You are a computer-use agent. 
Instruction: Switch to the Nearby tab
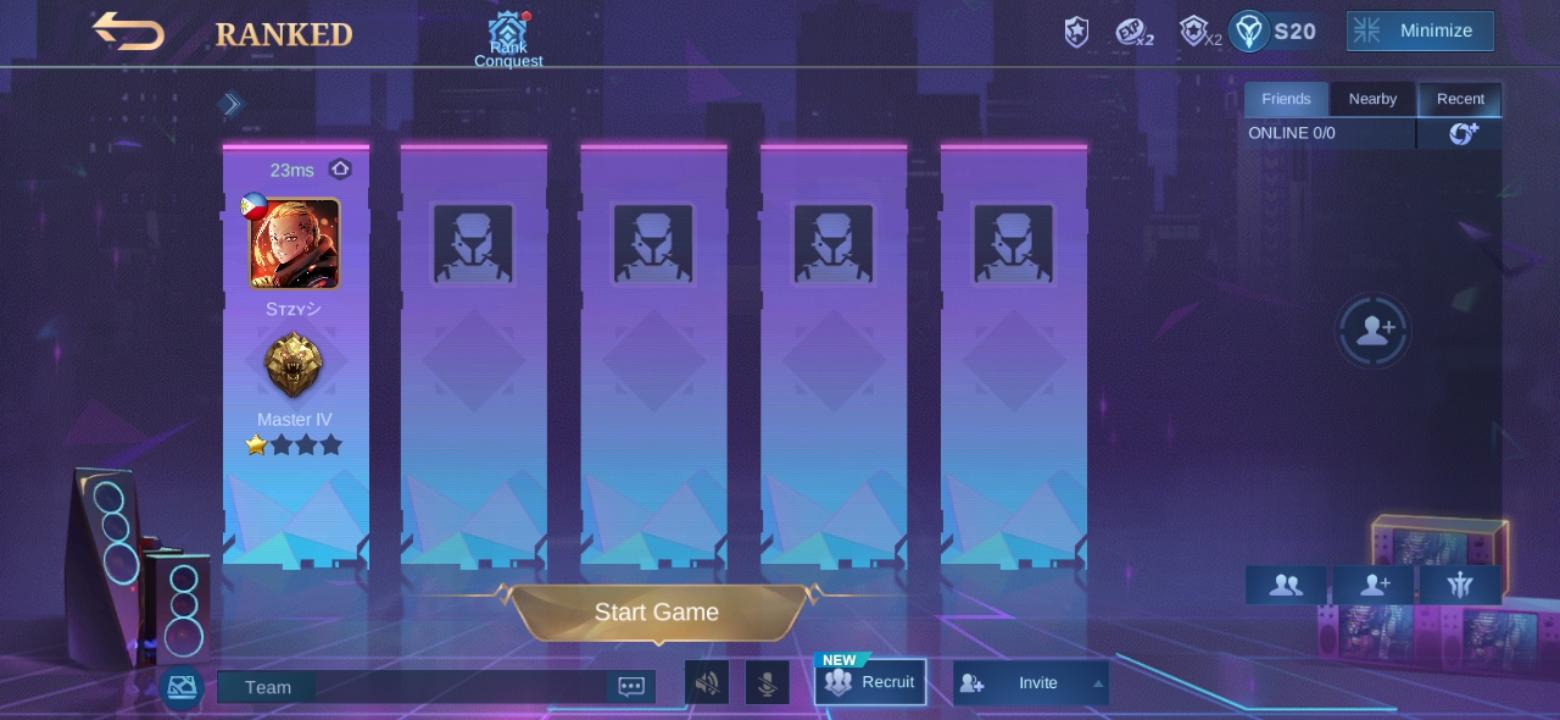[1372, 99]
